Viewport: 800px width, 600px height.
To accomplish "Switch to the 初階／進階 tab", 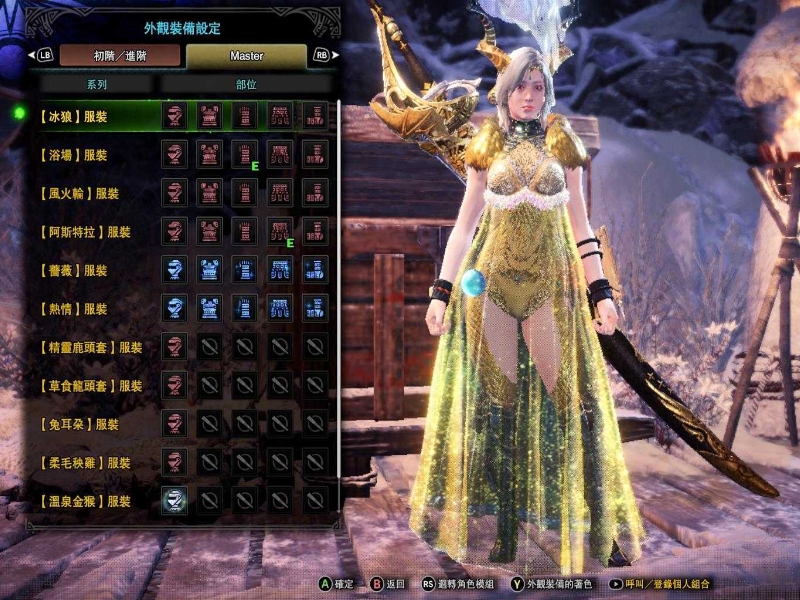I will coord(119,55).
